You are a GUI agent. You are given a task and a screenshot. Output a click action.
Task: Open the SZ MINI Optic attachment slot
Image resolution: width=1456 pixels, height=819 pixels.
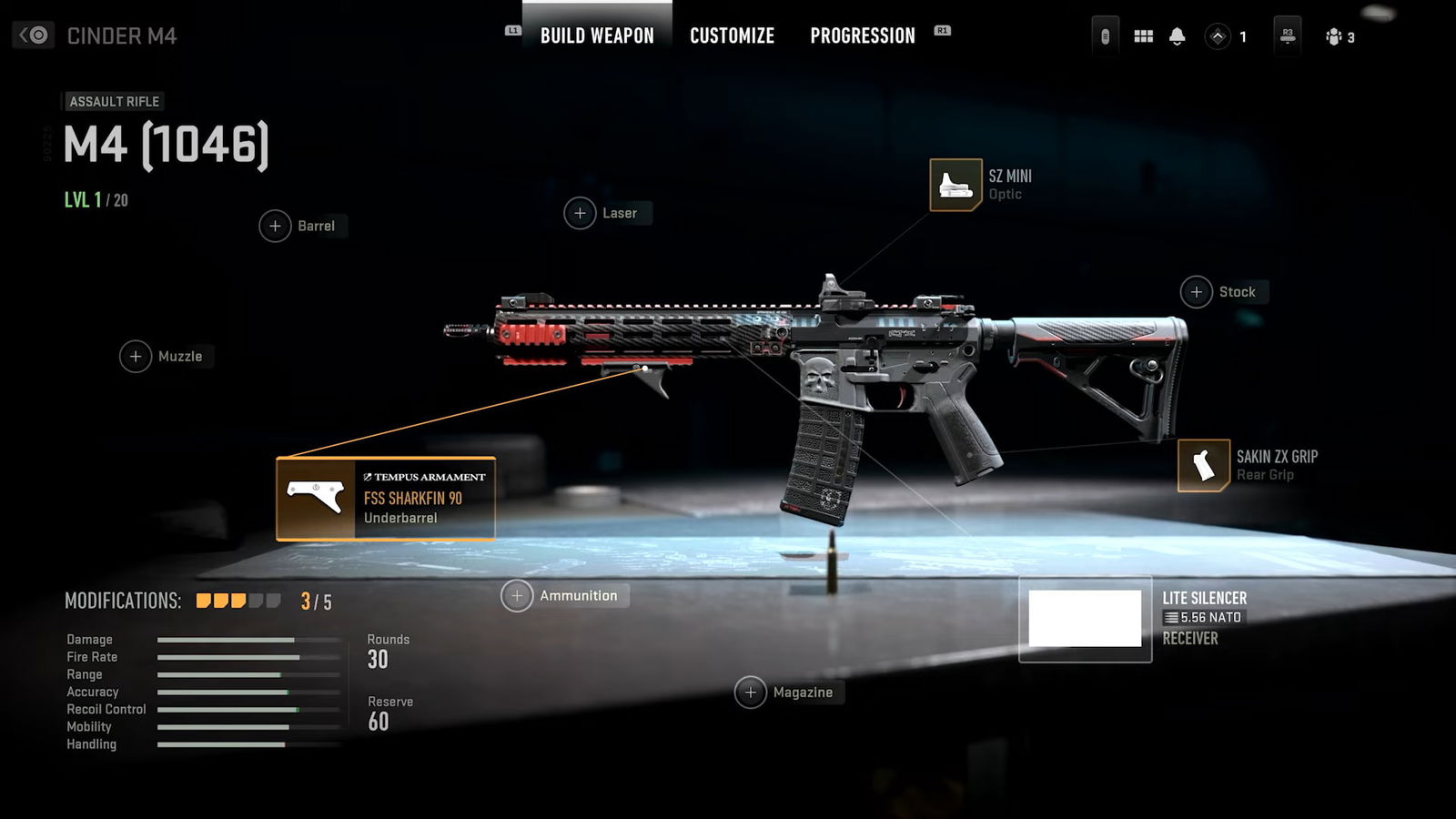pyautogui.click(x=956, y=184)
